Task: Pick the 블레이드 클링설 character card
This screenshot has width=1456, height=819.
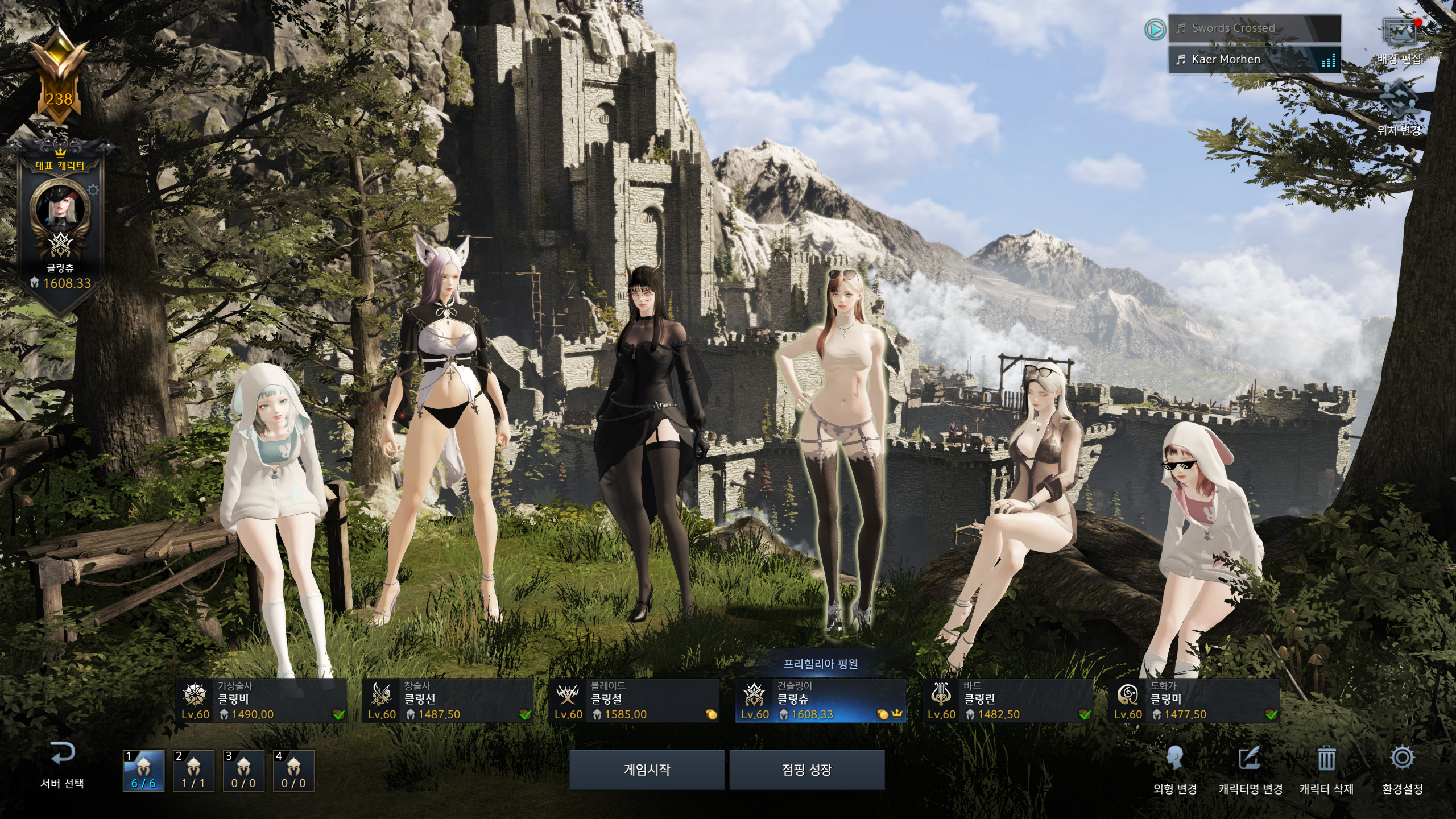Action: point(634,701)
